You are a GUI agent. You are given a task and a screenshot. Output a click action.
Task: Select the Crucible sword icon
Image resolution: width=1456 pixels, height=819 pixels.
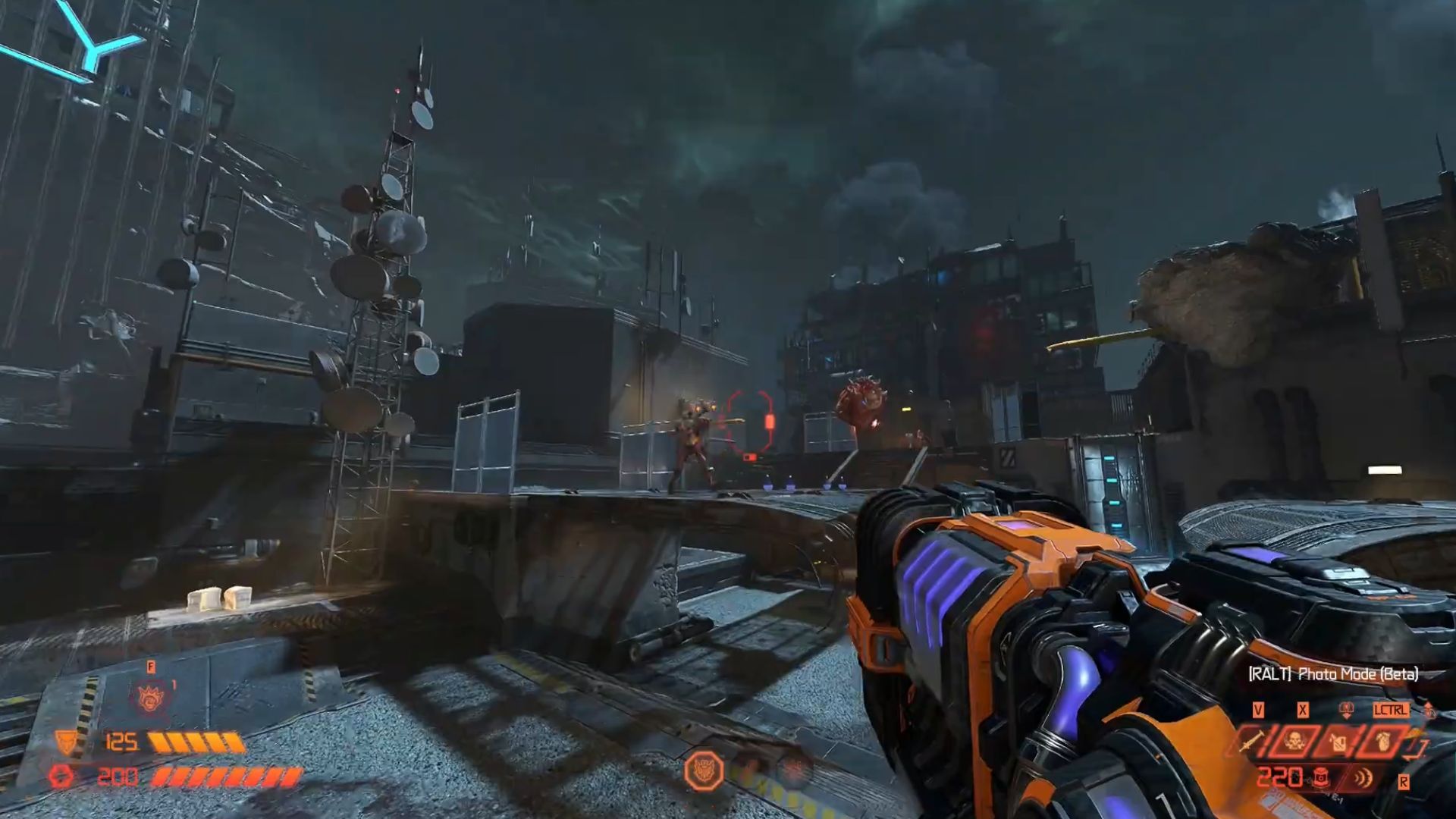1254,741
